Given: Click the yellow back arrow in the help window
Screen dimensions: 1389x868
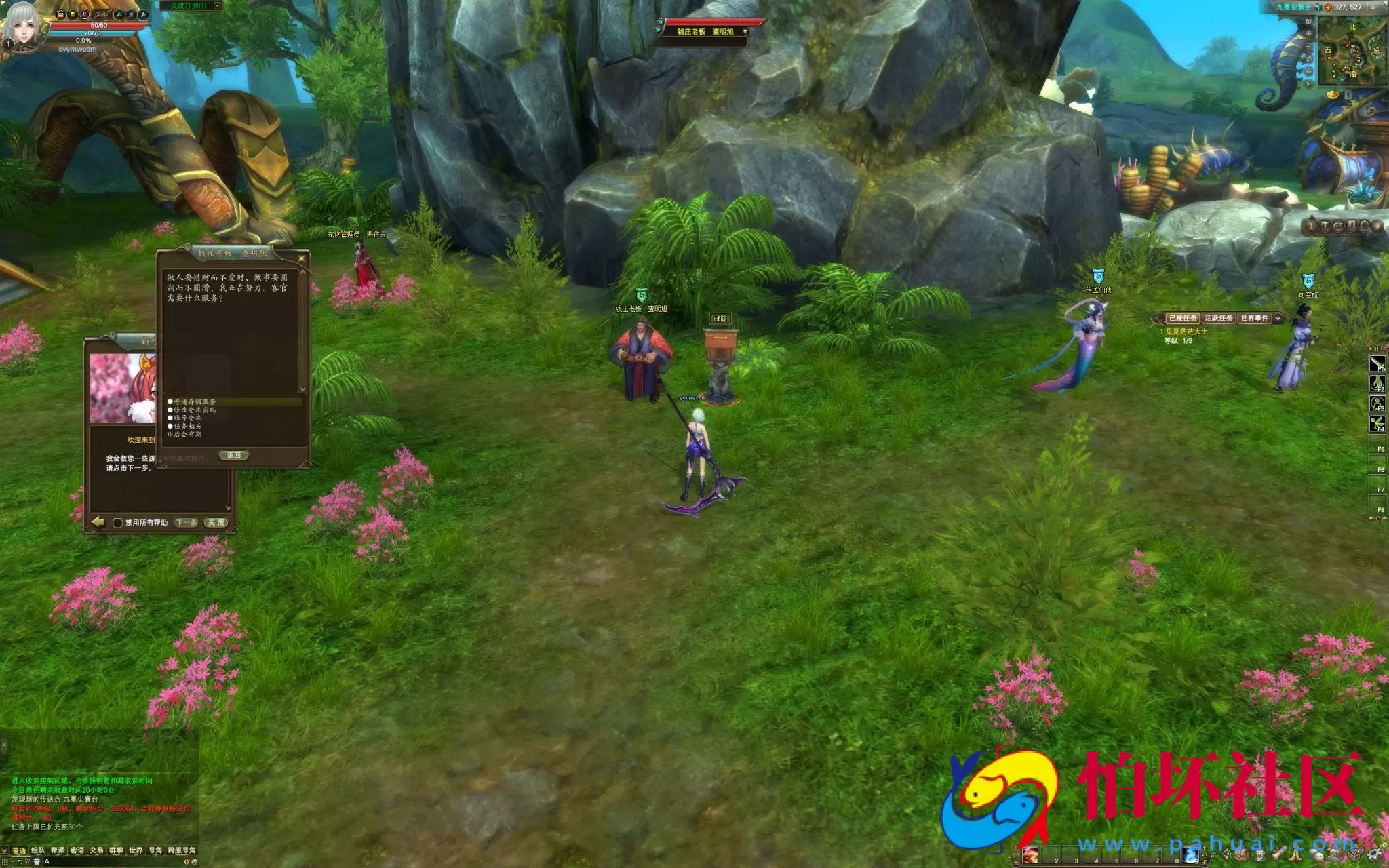Looking at the screenshot, I should click(98, 521).
